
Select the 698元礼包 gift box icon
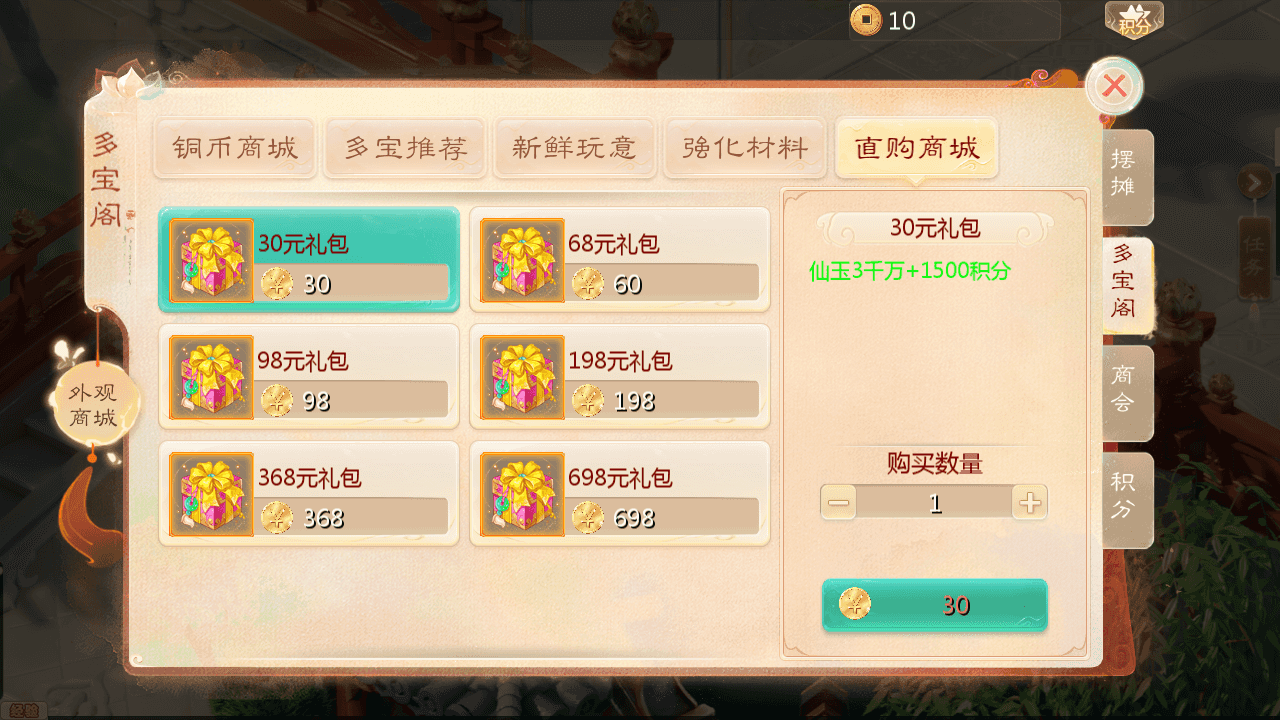(x=522, y=493)
